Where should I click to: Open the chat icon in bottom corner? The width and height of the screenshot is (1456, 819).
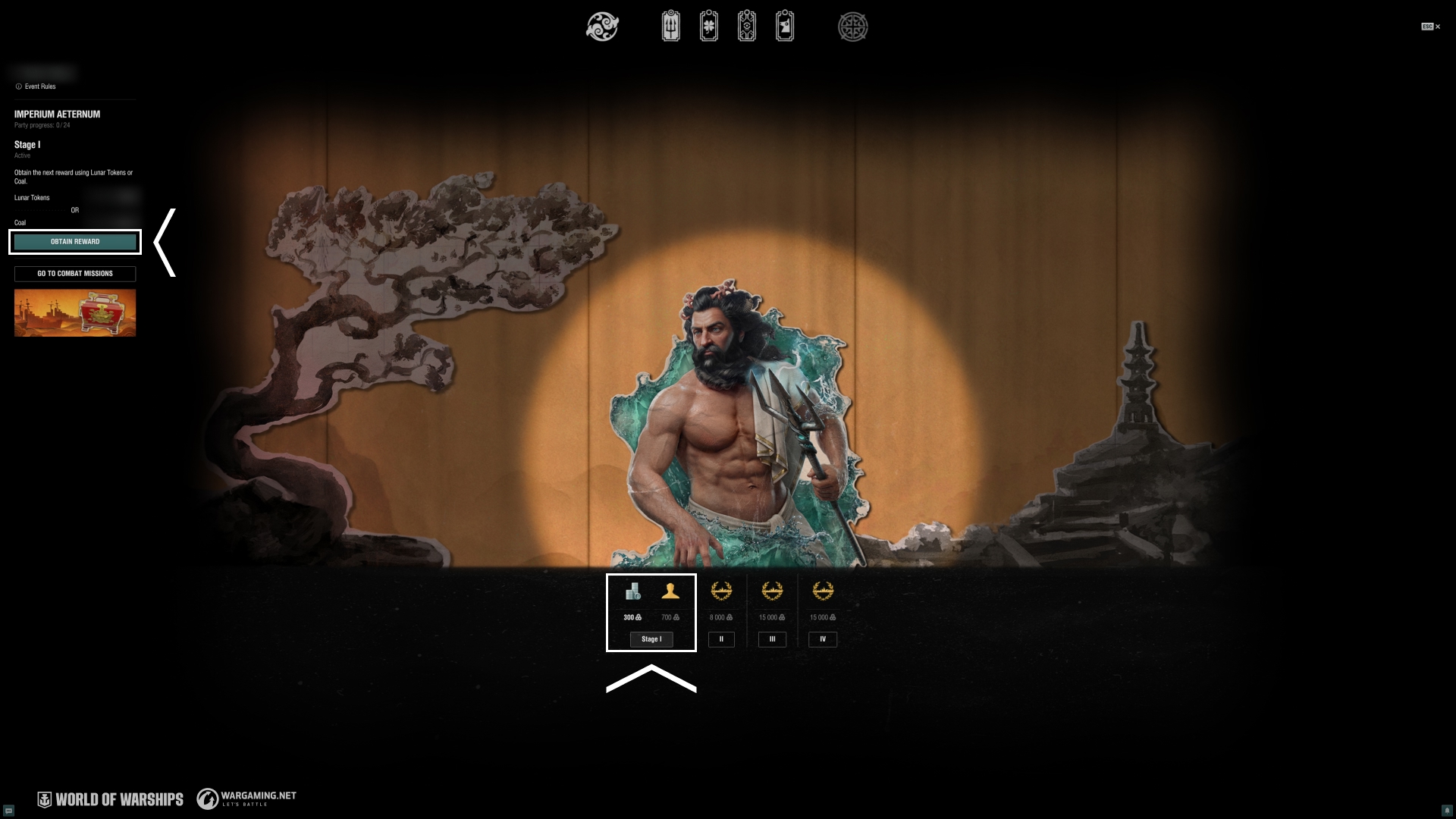pyautogui.click(x=9, y=810)
